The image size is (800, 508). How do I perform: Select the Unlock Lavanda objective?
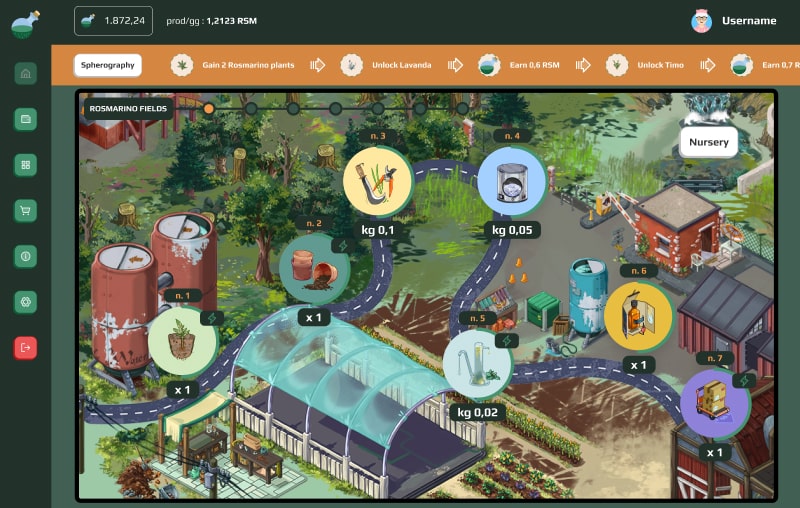pyautogui.click(x=386, y=65)
